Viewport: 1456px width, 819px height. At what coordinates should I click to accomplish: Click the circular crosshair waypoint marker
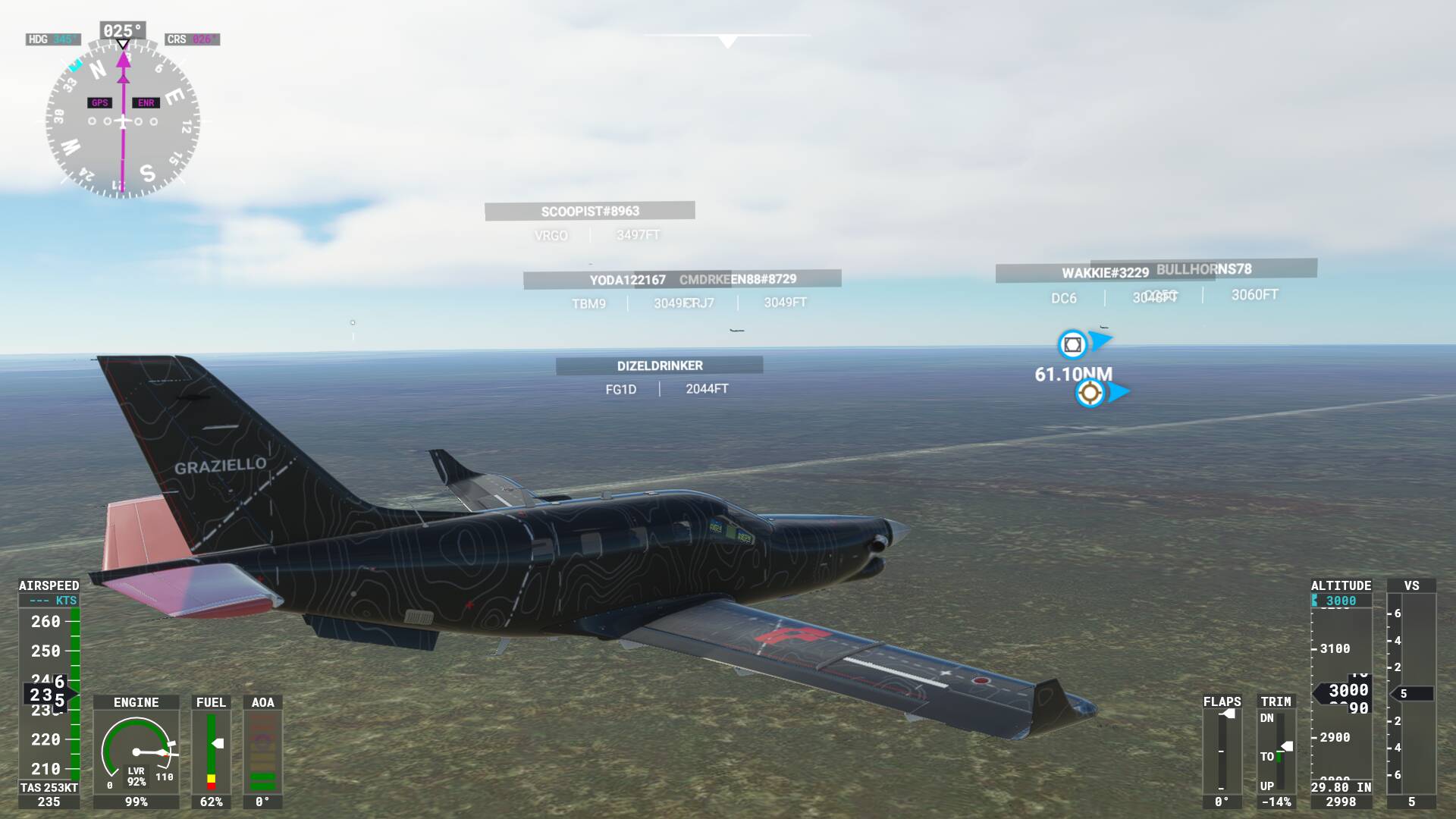click(x=1090, y=393)
